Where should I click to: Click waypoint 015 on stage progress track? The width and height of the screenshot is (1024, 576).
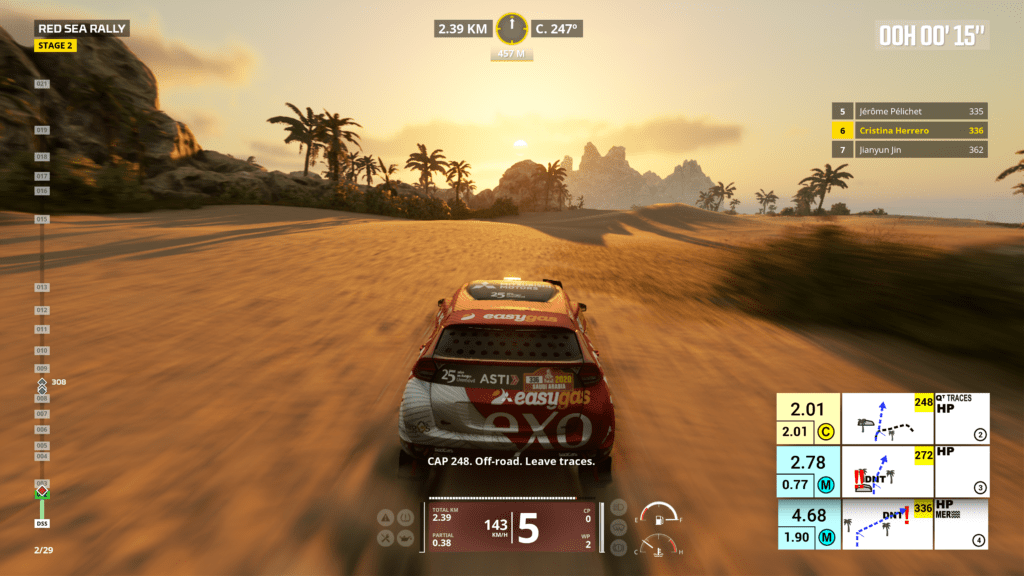[42, 218]
